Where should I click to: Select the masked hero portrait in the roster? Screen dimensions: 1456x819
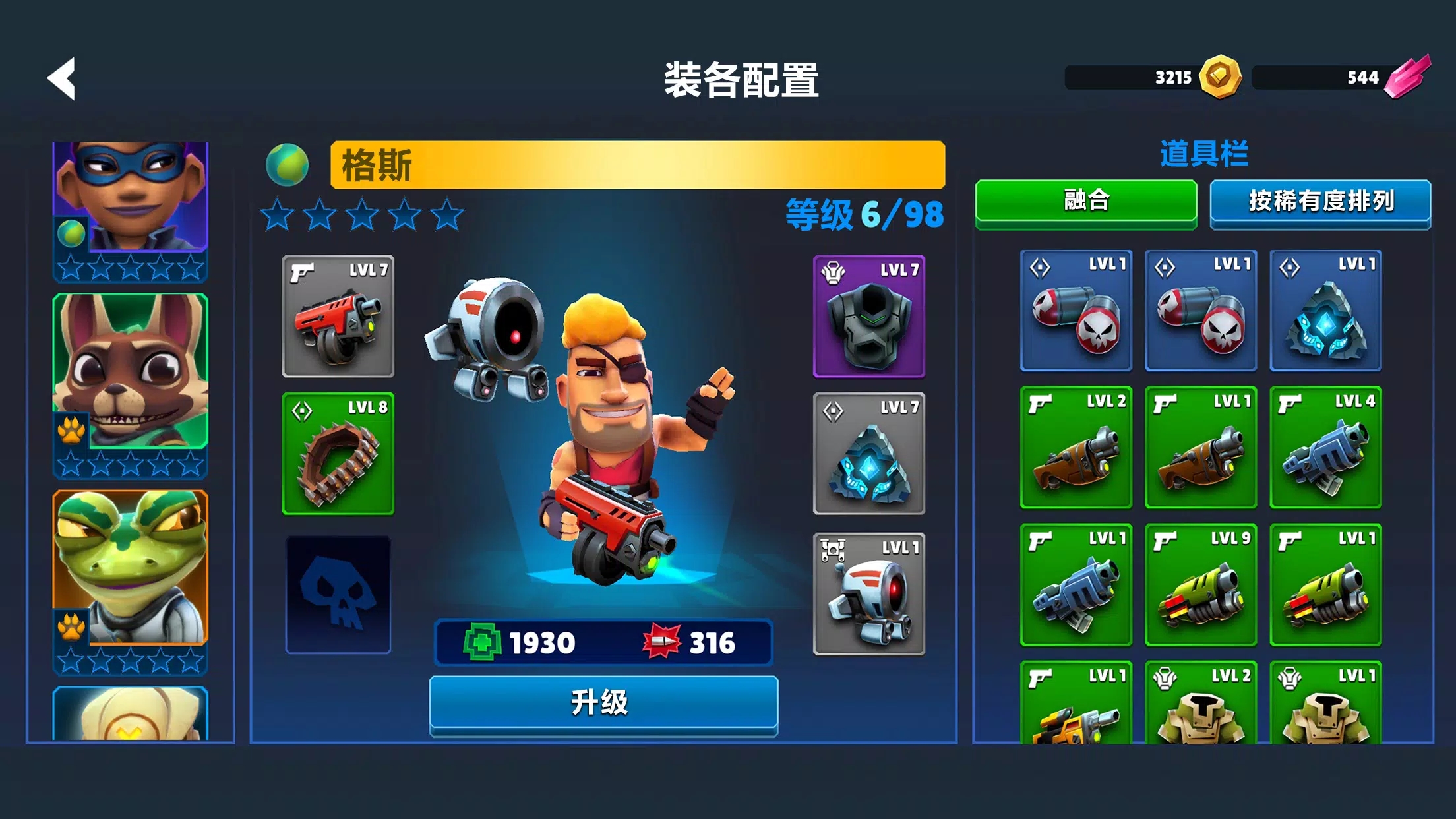(x=129, y=198)
